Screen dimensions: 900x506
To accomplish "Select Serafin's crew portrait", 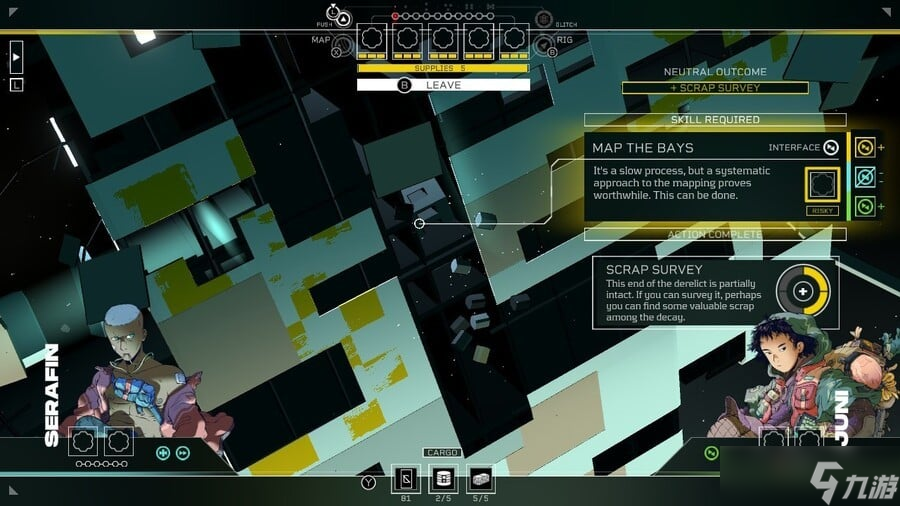I will [x=132, y=375].
